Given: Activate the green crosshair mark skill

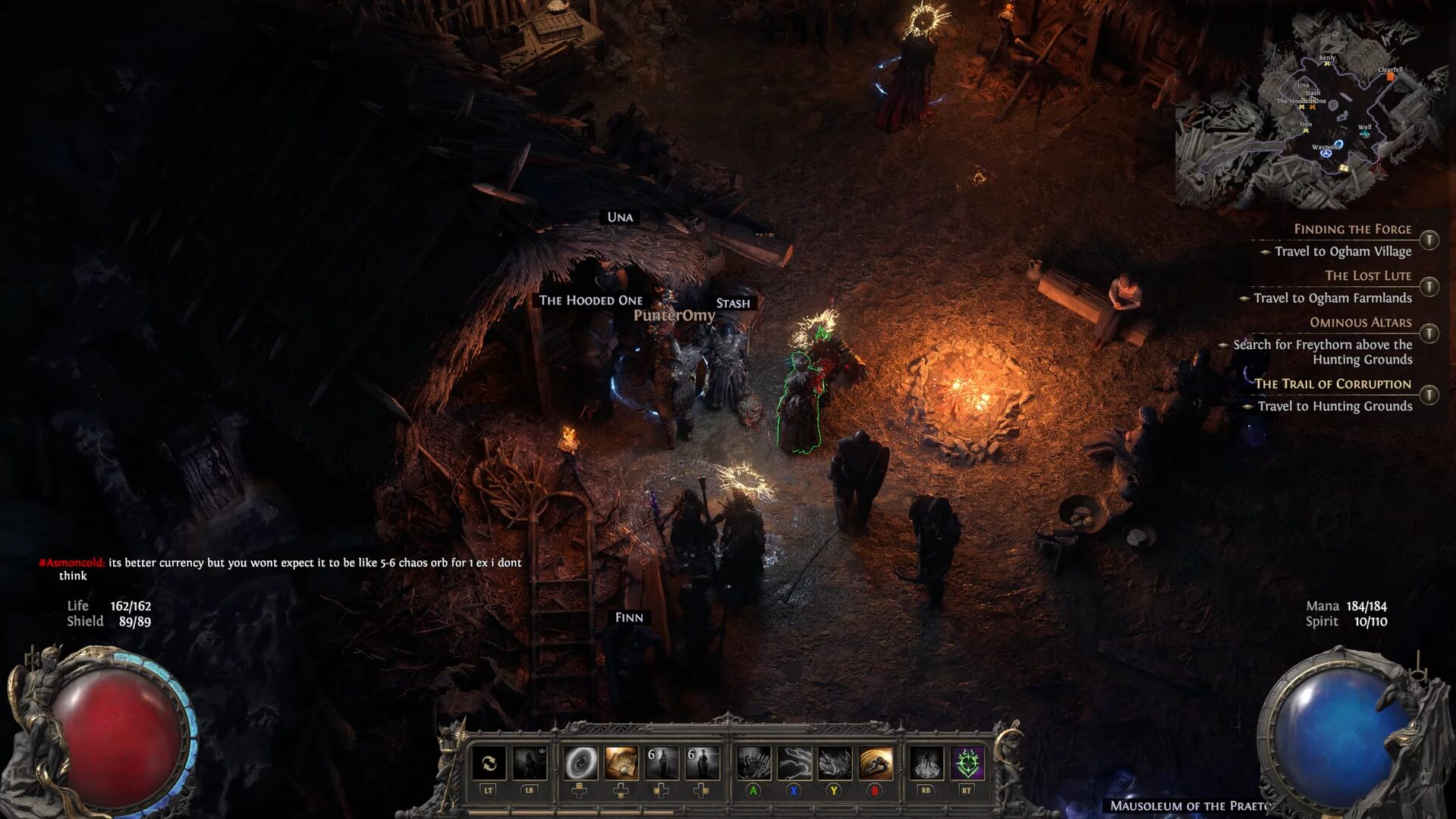Looking at the screenshot, I should (x=967, y=763).
